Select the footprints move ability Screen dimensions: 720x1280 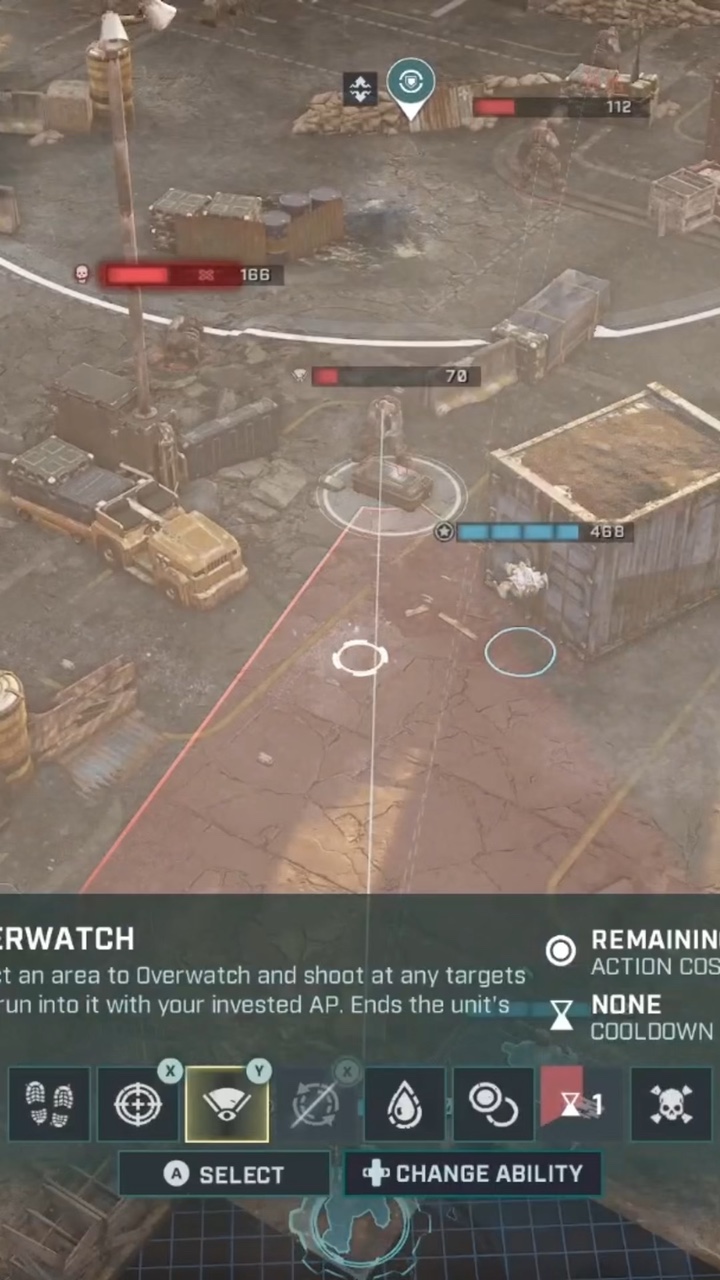click(49, 1105)
